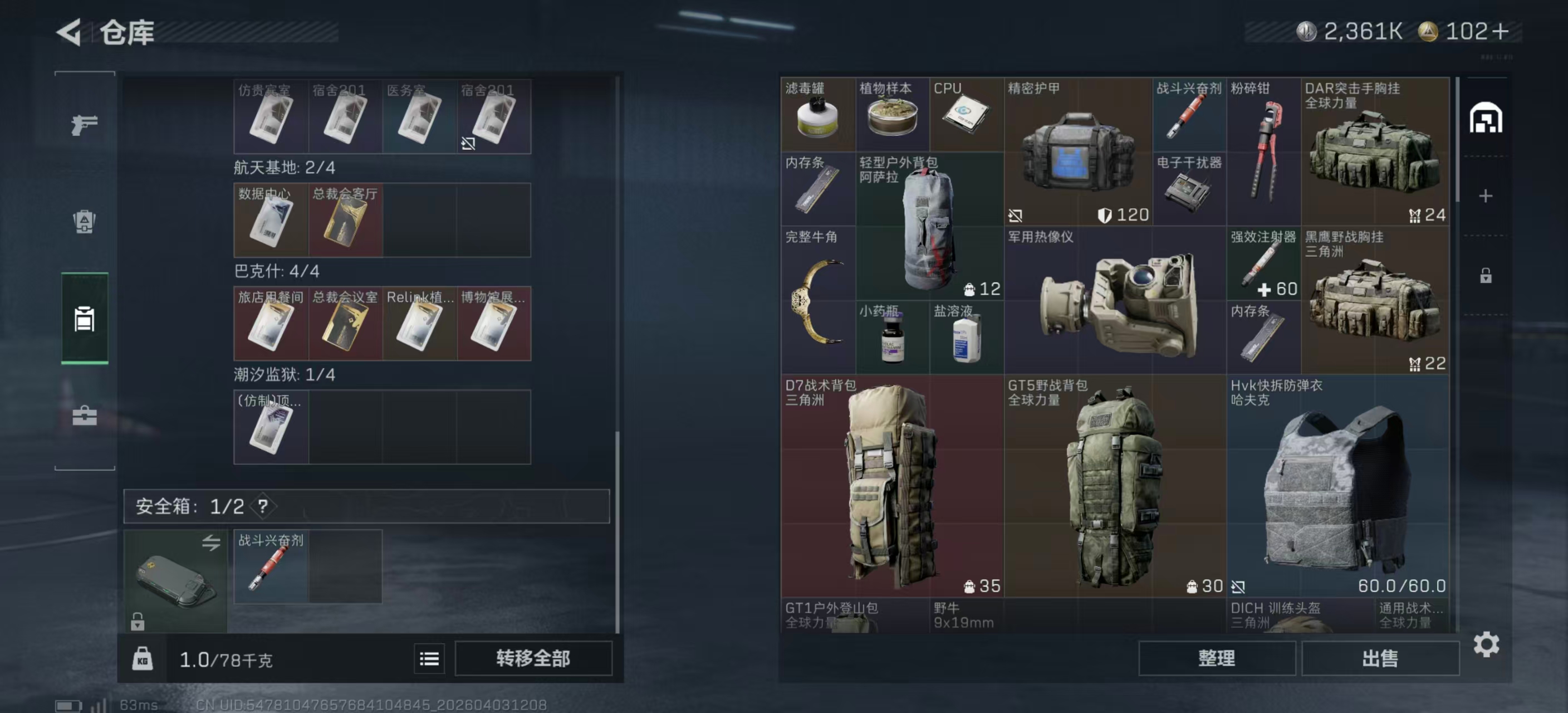Click the warehouse icon on the right rail
The width and height of the screenshot is (1568, 713).
[x=1487, y=119]
